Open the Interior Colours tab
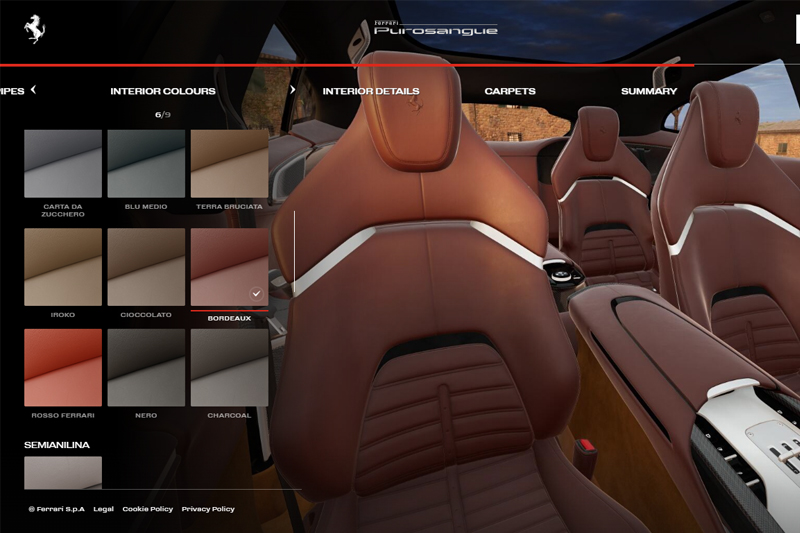This screenshot has height=533, width=800. click(163, 91)
